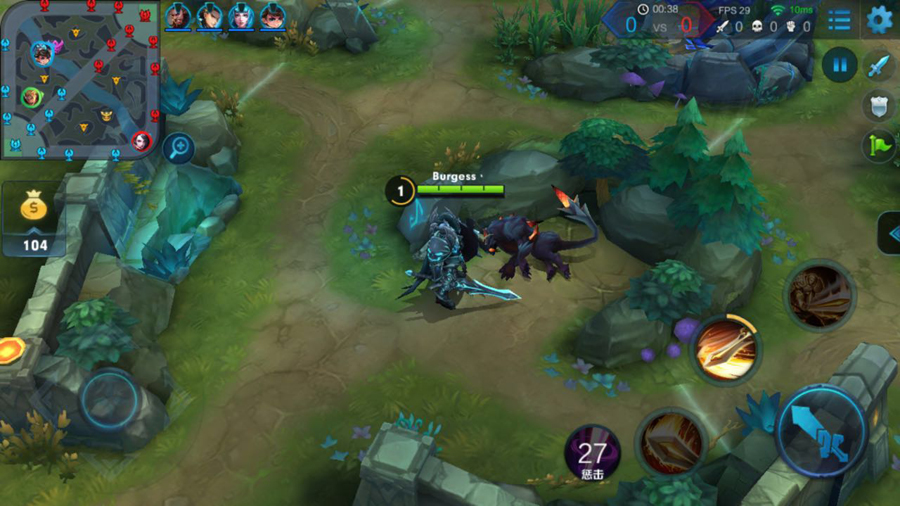Open the shop via the gold bag
The height and width of the screenshot is (506, 900).
point(35,218)
